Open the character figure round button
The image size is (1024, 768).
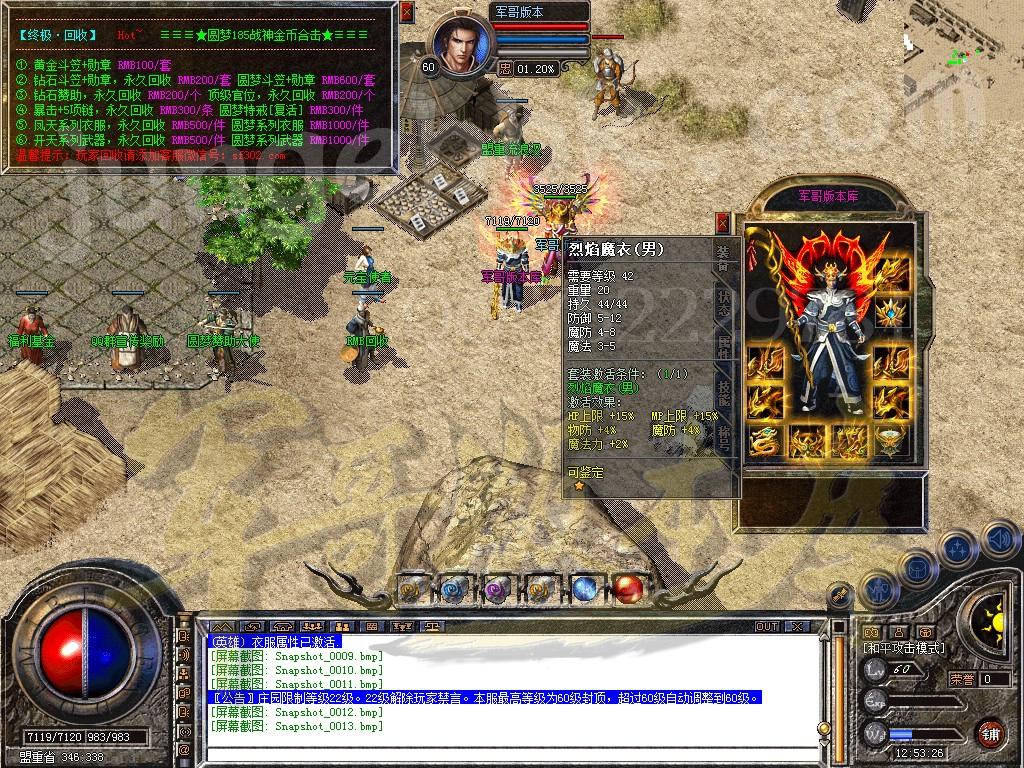877,590
